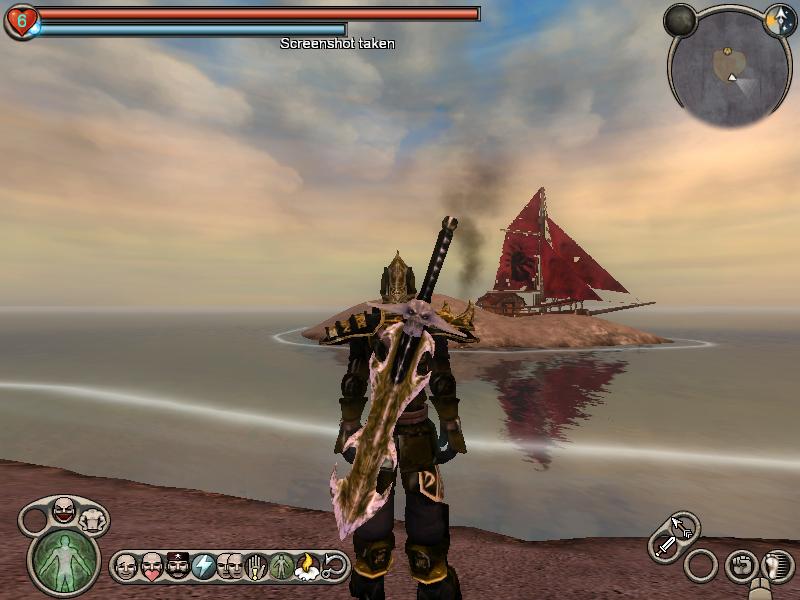
Task: Activate the lightning bolt spell
Action: tap(203, 566)
